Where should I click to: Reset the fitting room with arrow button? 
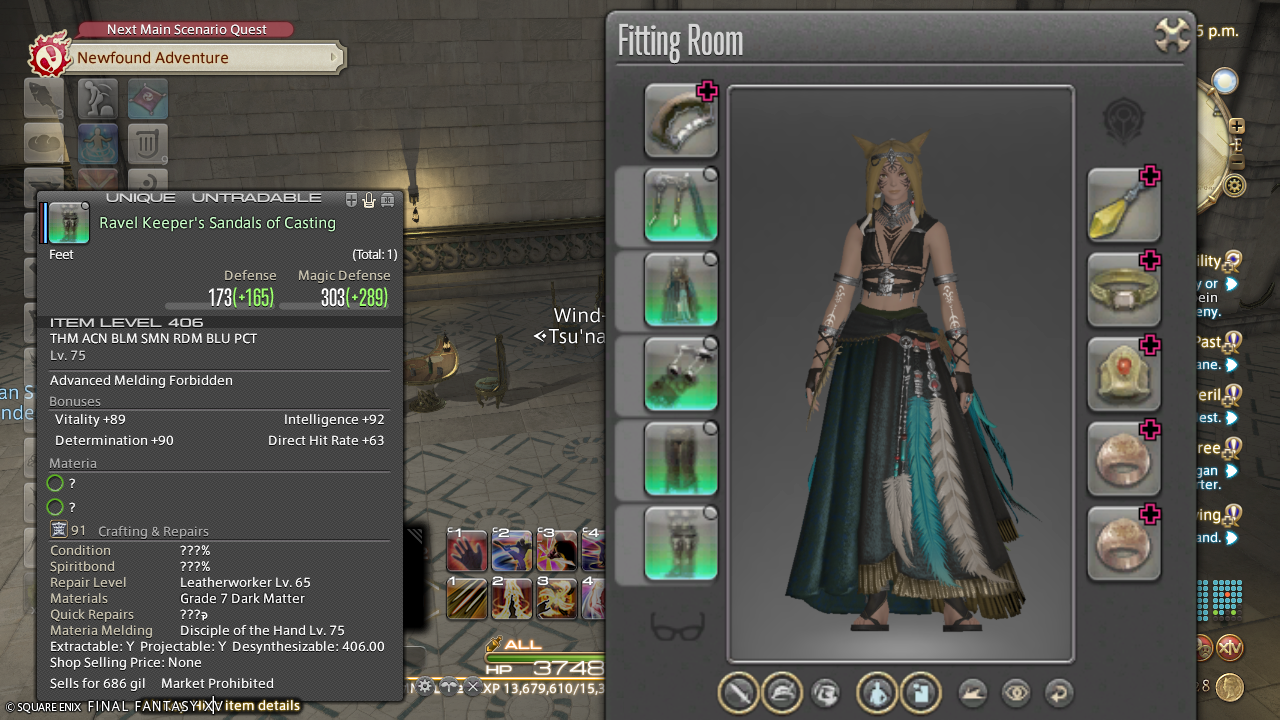1058,692
